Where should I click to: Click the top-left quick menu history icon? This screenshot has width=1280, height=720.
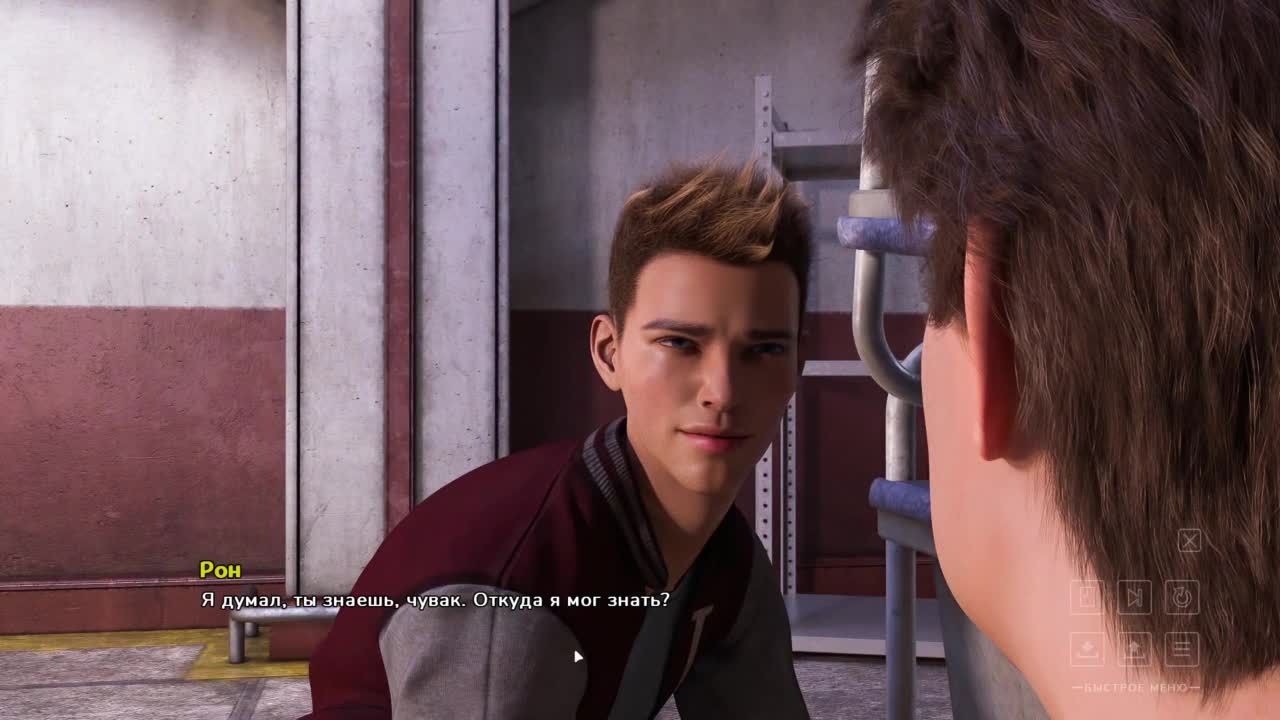(1087, 597)
